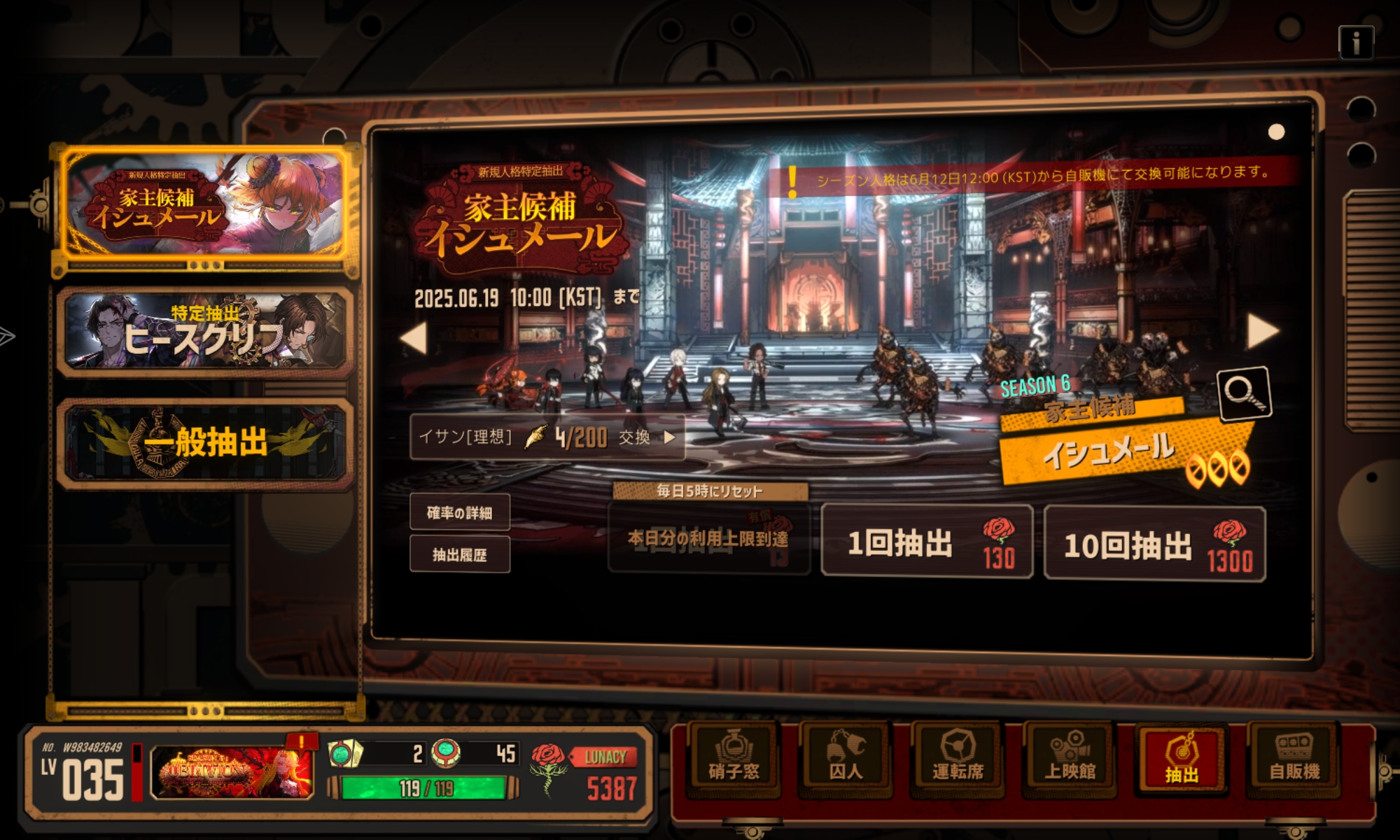The width and height of the screenshot is (1400, 840).
Task: Open the season pass banner thumbnail
Action: [232, 772]
